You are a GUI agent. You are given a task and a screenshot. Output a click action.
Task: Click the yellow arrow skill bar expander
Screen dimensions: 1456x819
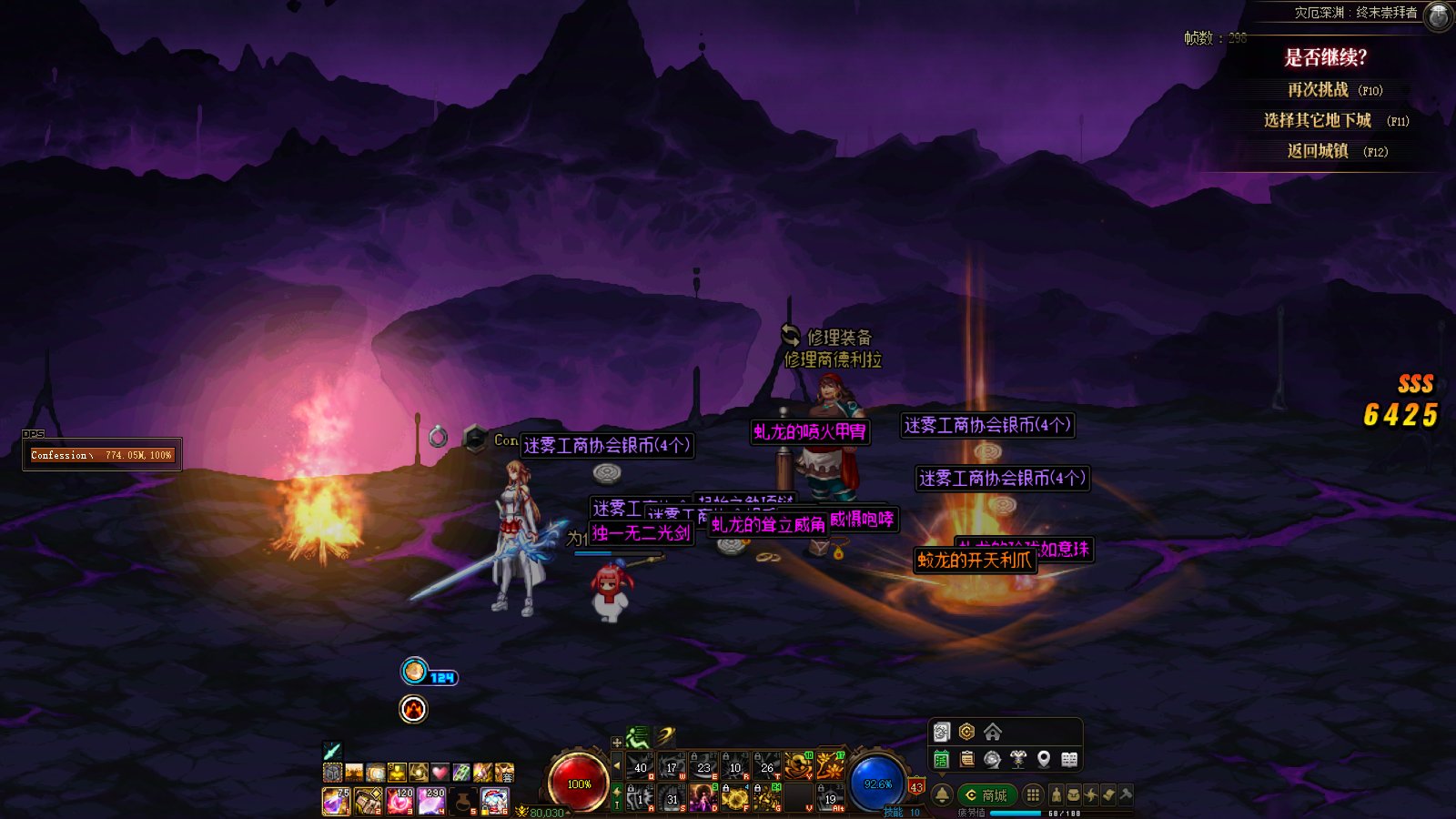coord(617,764)
